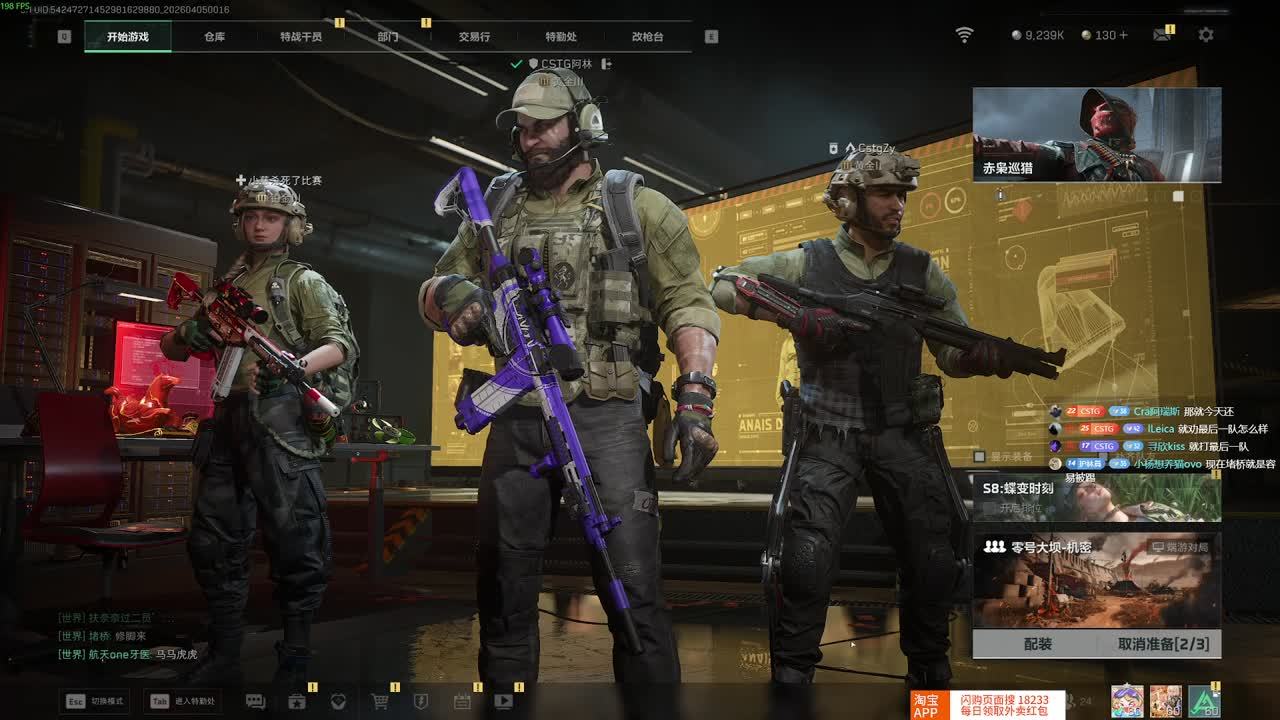Open the S8:蝶变时刻 season banner
The width and height of the screenshot is (1280, 720).
pyautogui.click(x=1097, y=497)
